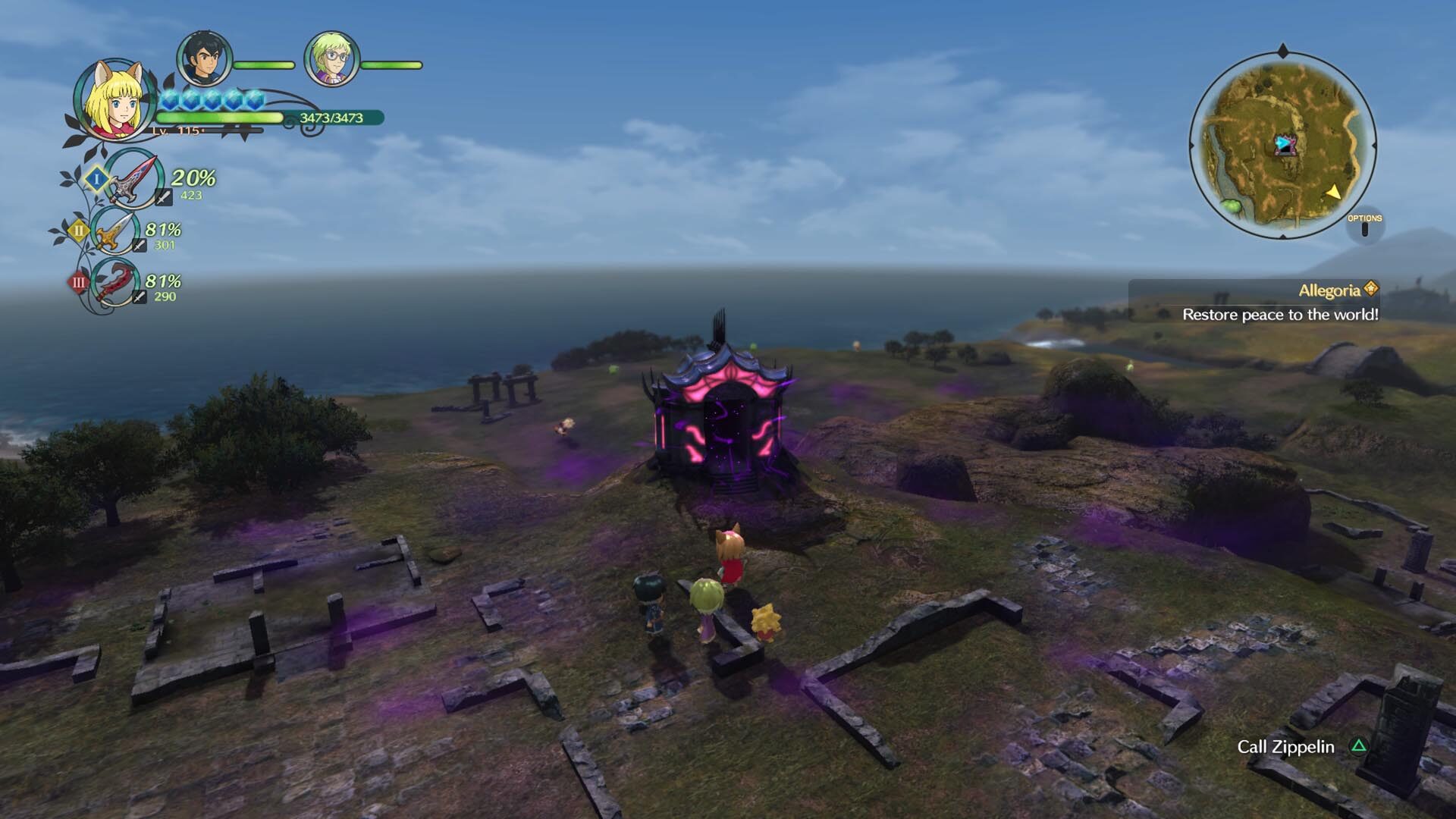Click the north compass diamond on the minimap
The height and width of the screenshot is (819, 1456).
pos(1282,50)
